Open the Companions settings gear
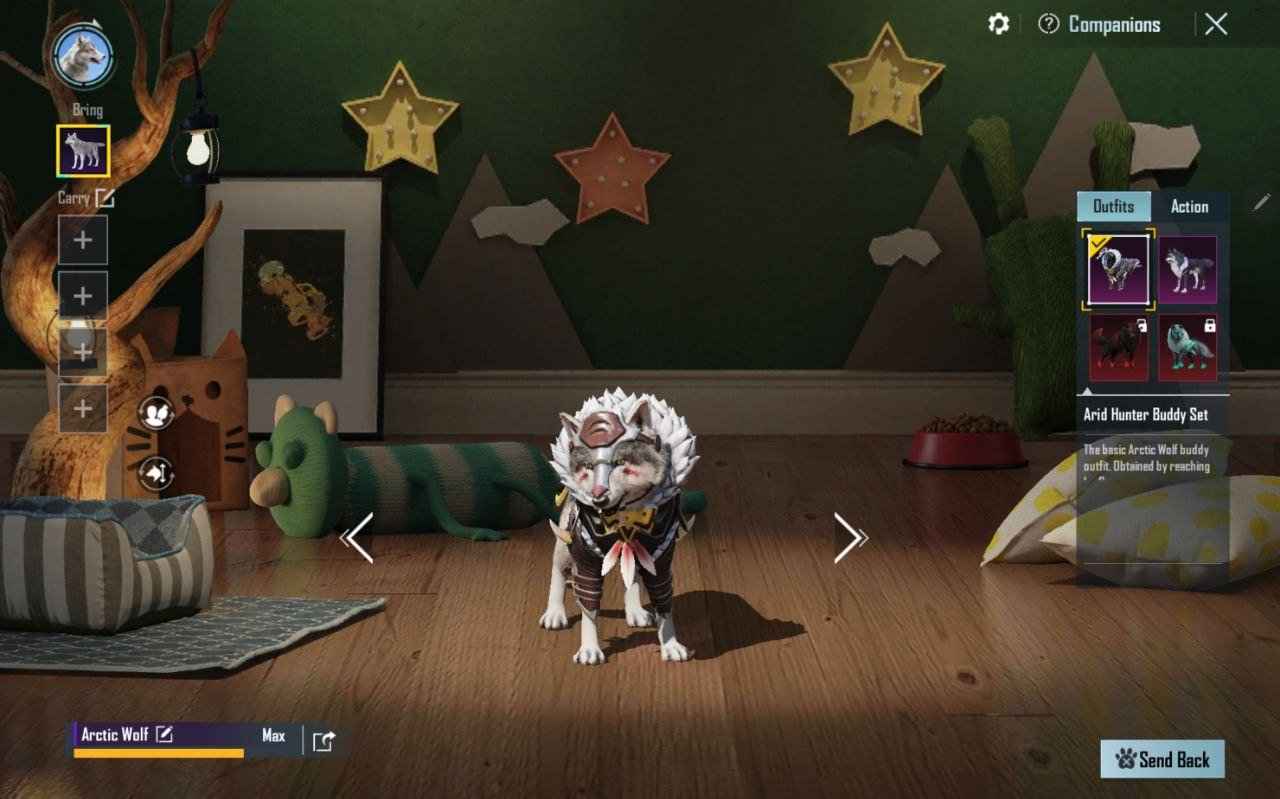 [997, 24]
